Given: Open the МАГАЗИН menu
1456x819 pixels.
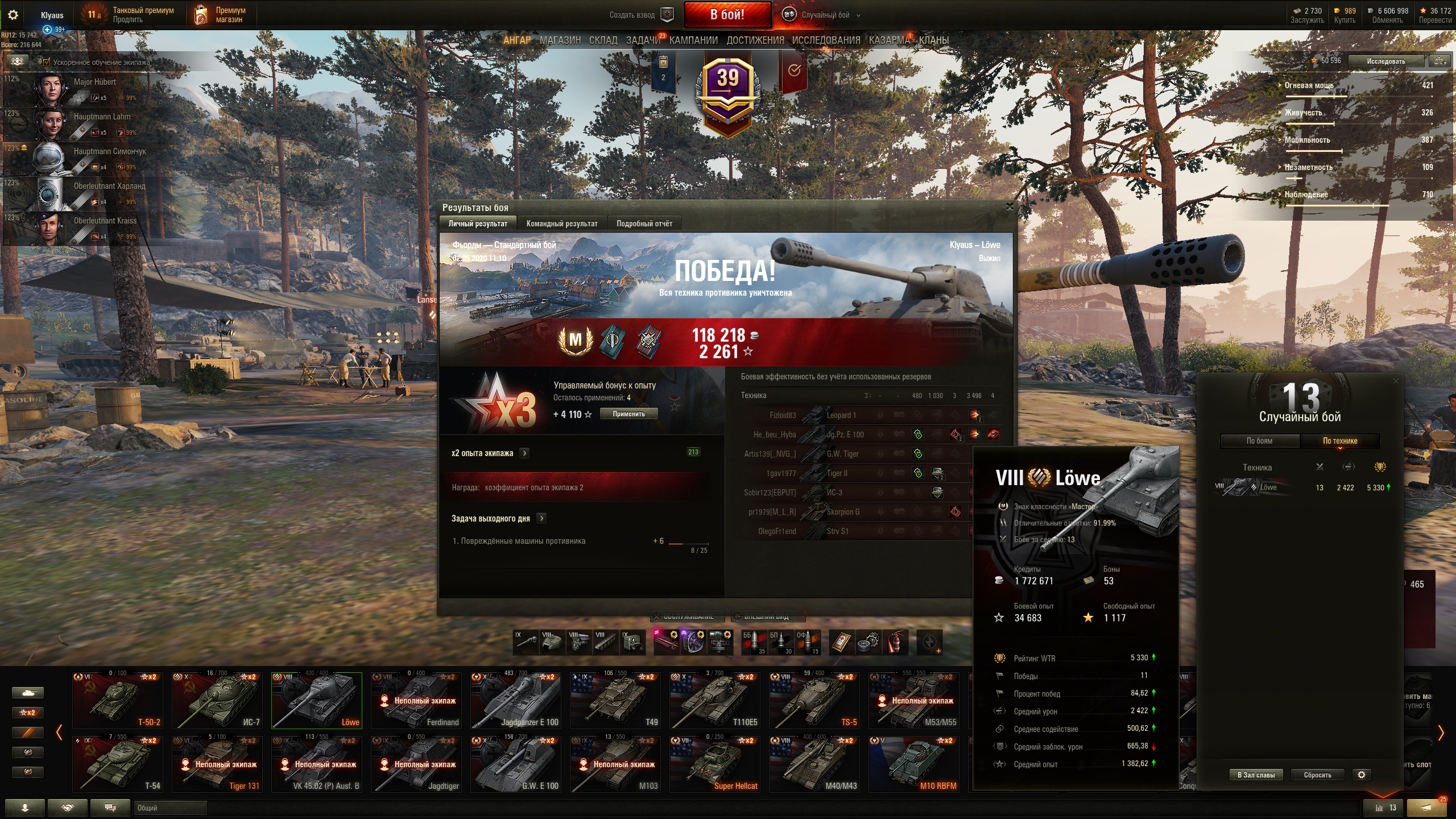Looking at the screenshot, I should click(x=560, y=40).
